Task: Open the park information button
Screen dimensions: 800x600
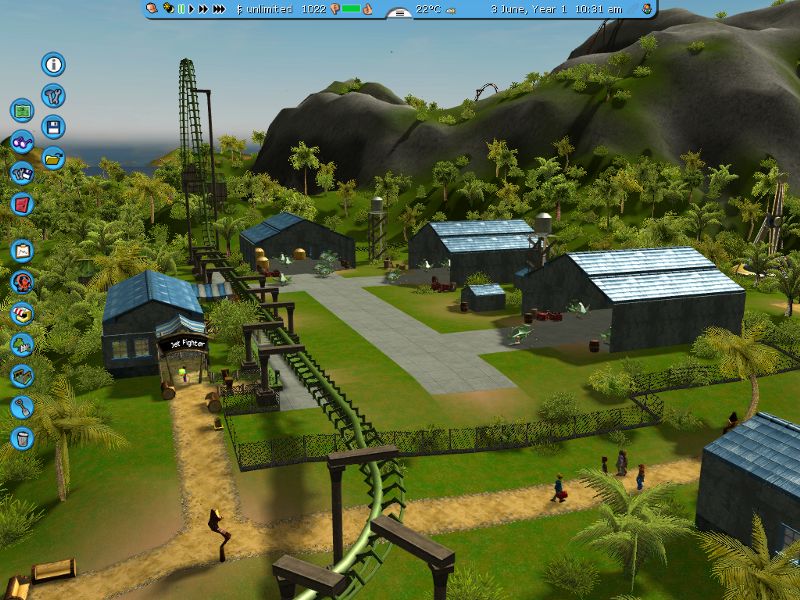Action: (53, 65)
